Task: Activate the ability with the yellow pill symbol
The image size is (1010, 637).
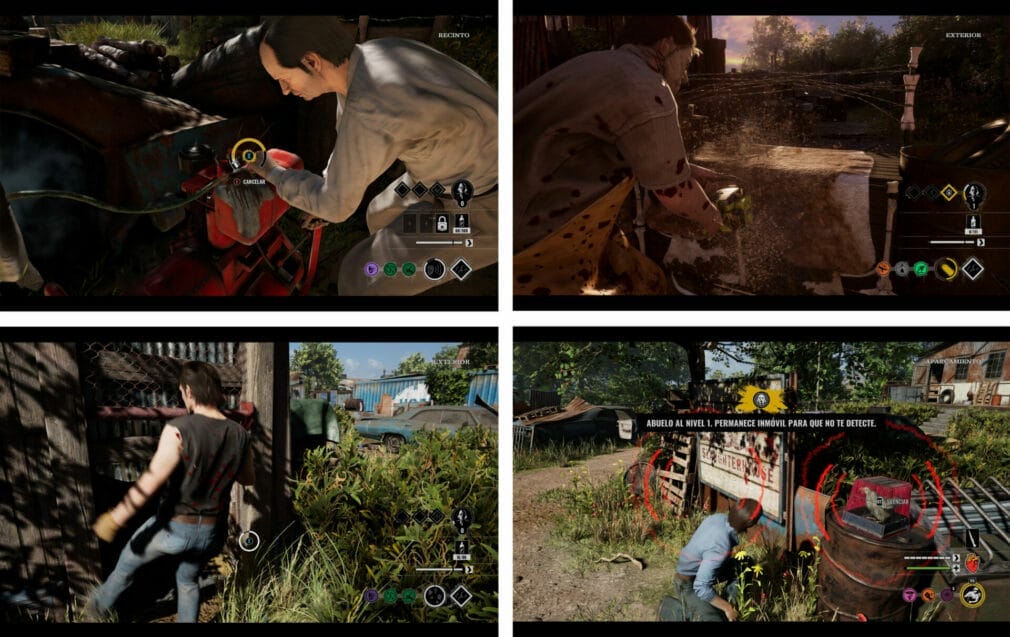Action: tap(945, 268)
